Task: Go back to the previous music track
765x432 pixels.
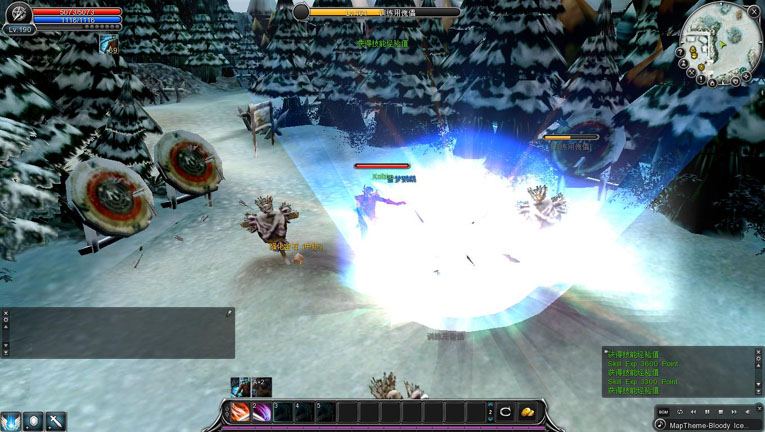Action: click(x=693, y=412)
